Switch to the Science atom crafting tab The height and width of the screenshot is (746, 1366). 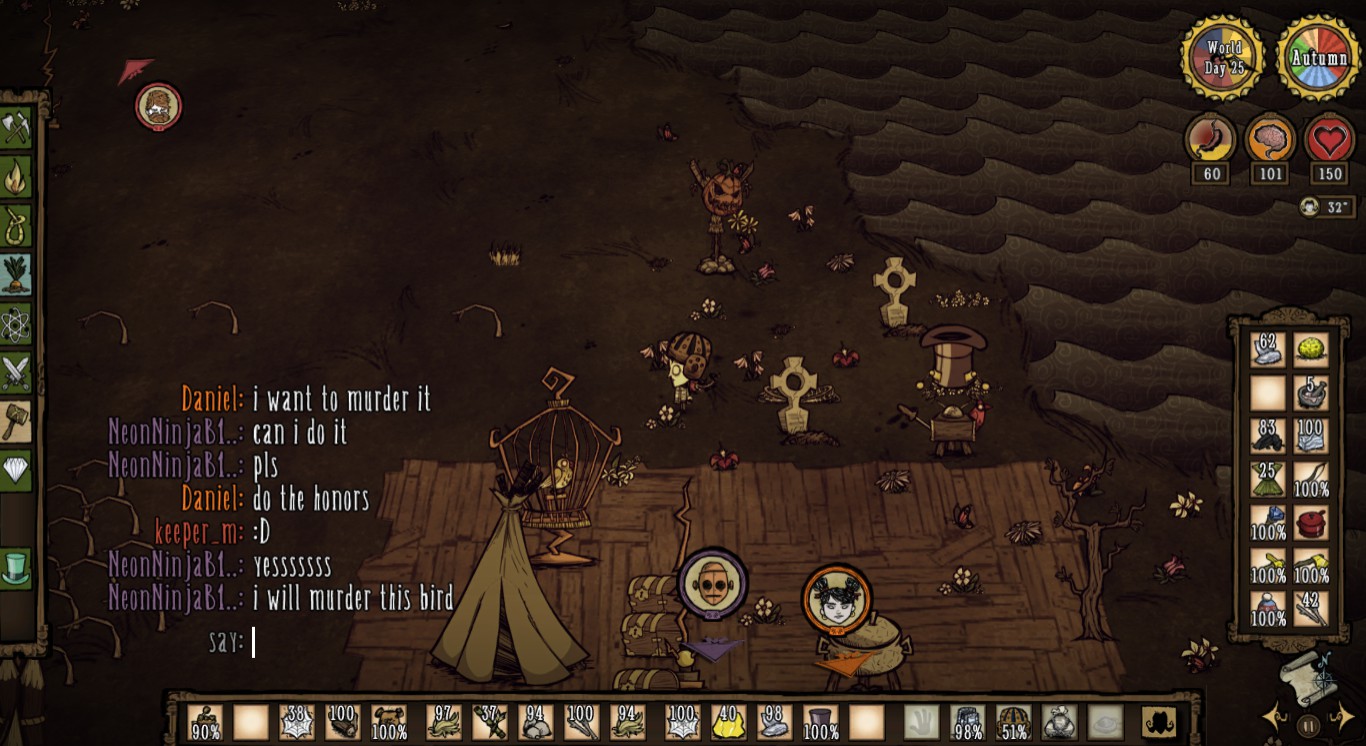point(16,324)
